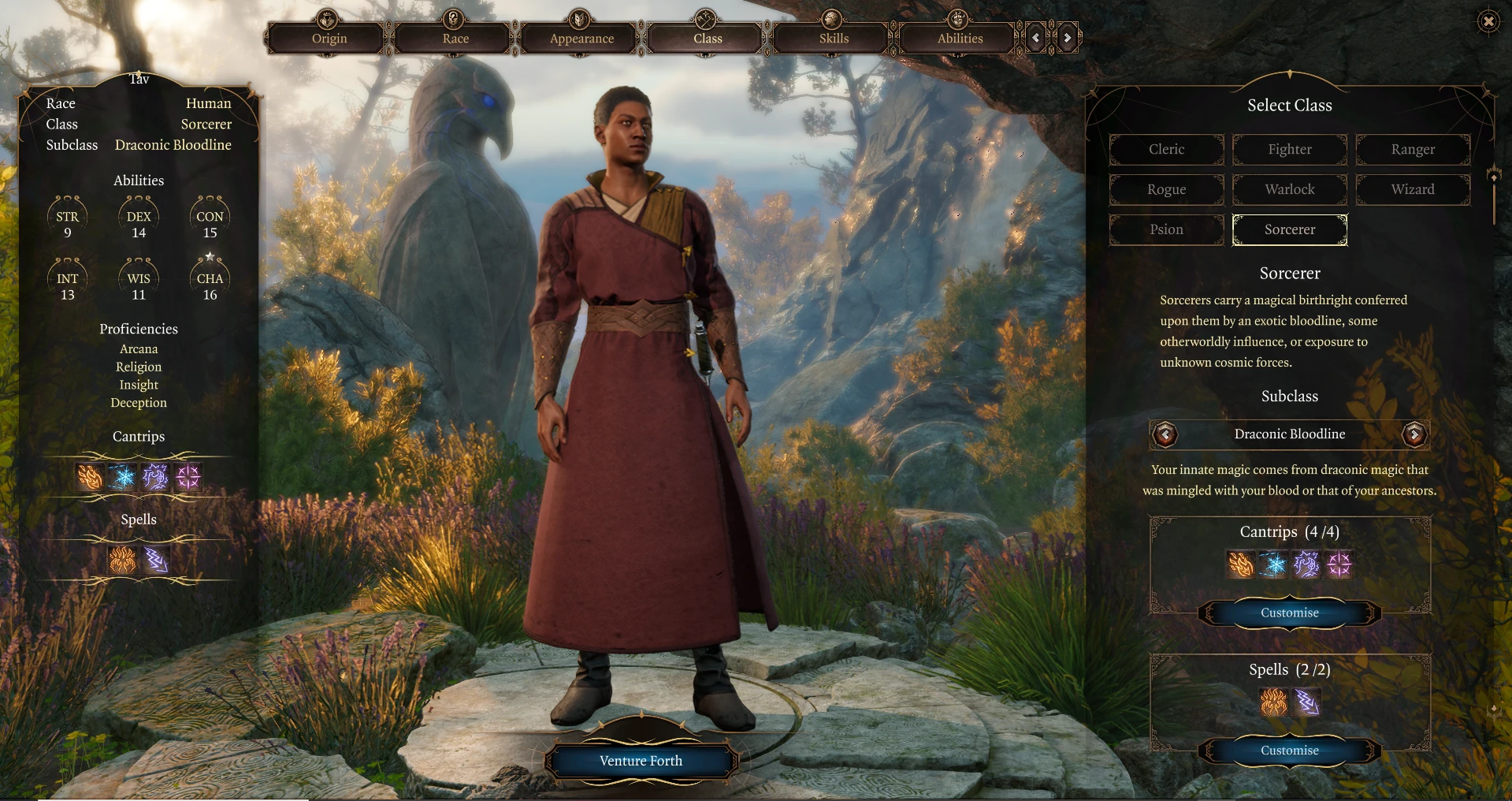Click the previous tab arrow

click(1035, 38)
